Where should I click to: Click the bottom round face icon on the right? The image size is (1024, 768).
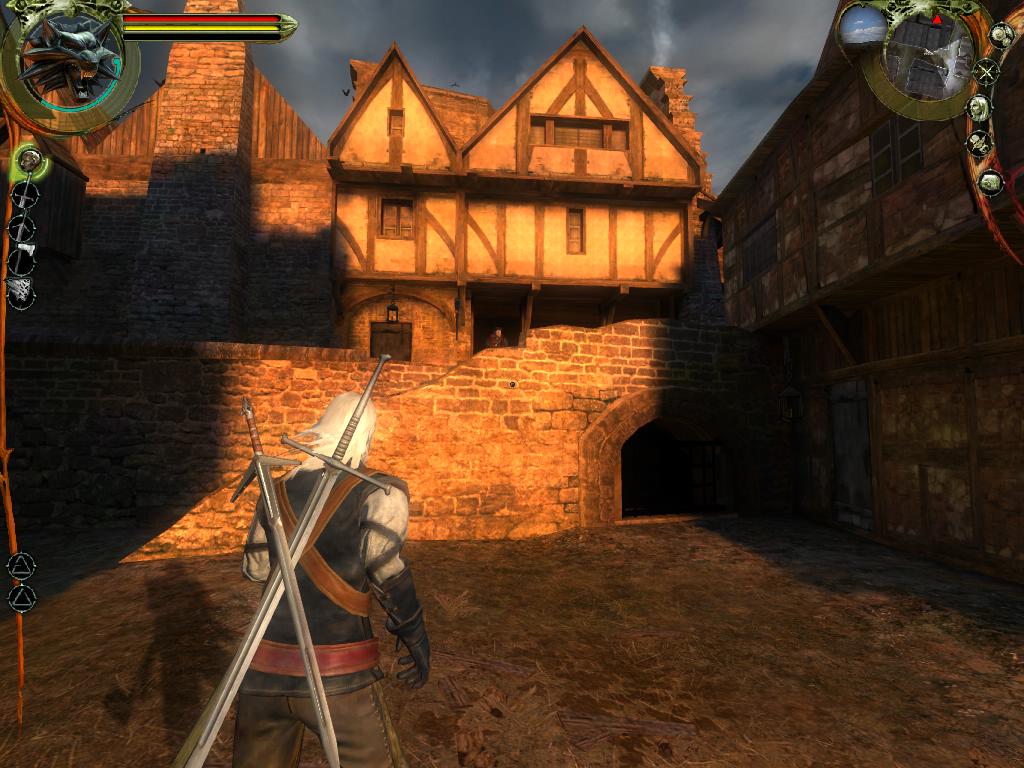(x=990, y=183)
